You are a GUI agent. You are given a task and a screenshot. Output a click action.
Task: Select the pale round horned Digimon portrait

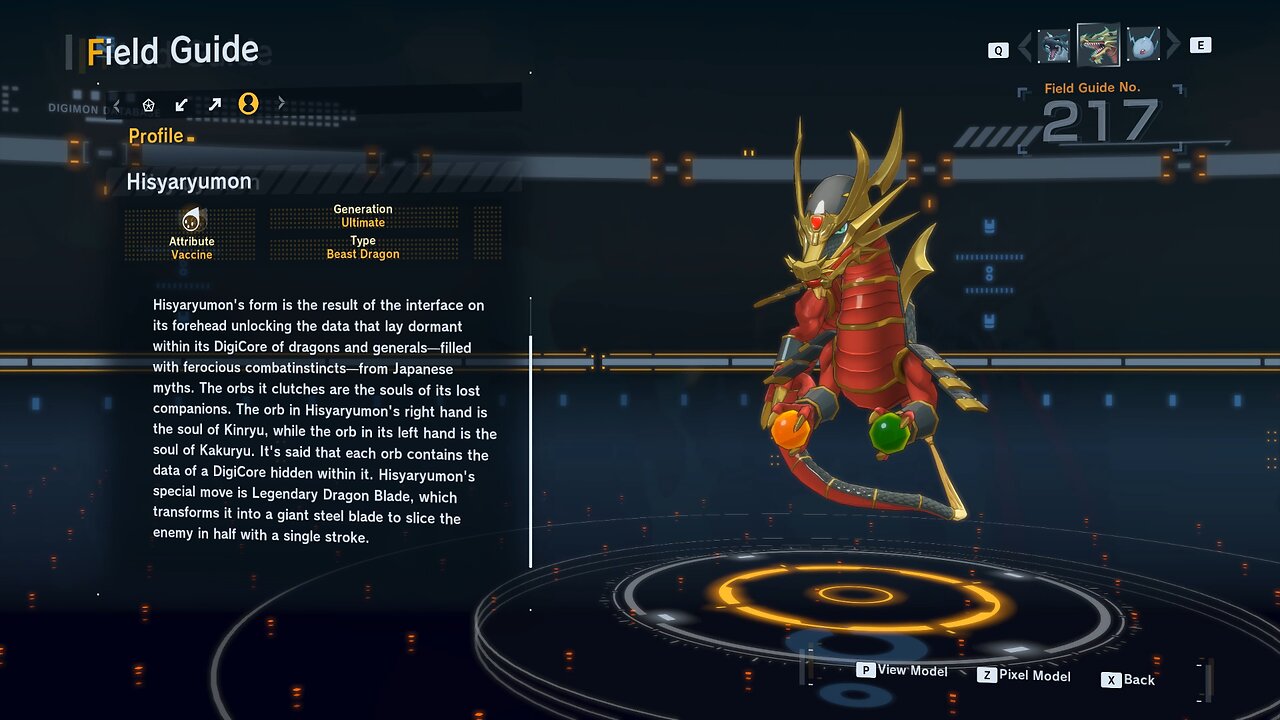pos(1143,45)
